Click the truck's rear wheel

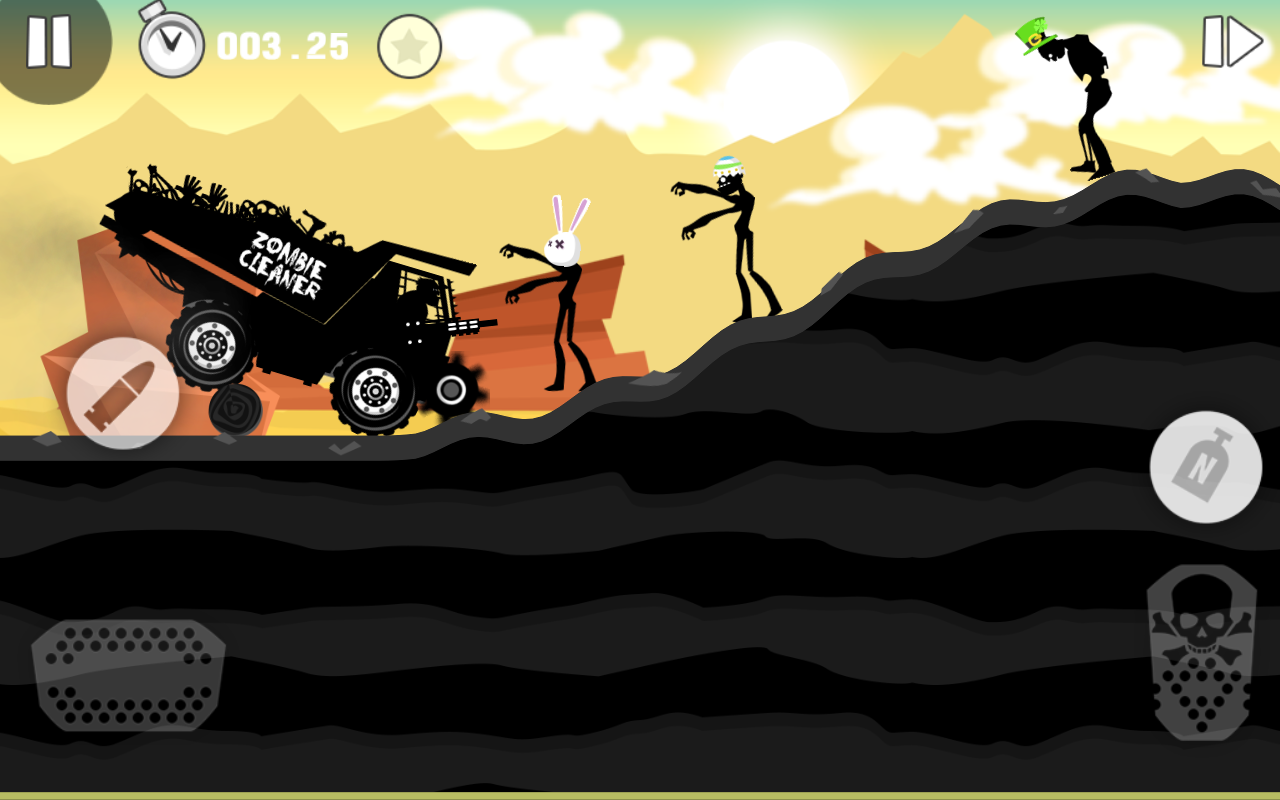212,345
